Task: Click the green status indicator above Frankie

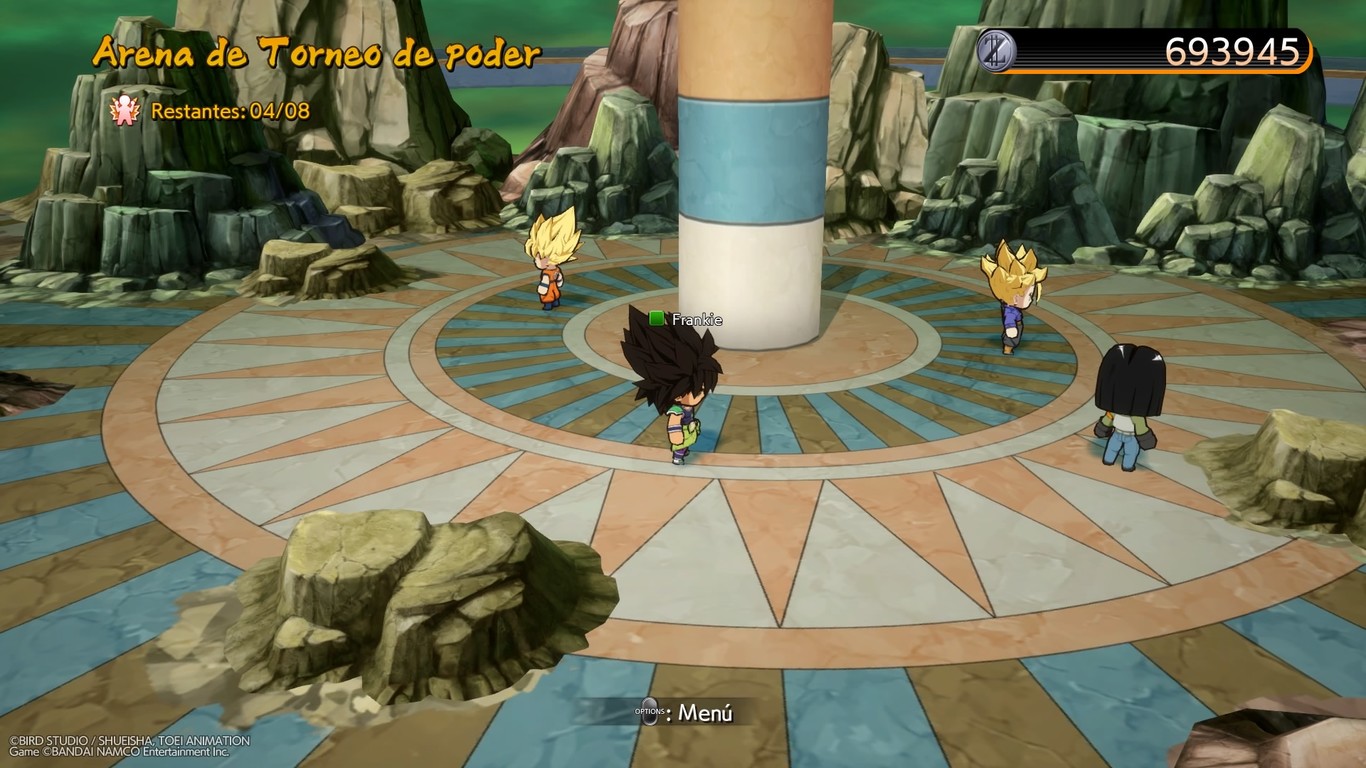Action: 654,320
